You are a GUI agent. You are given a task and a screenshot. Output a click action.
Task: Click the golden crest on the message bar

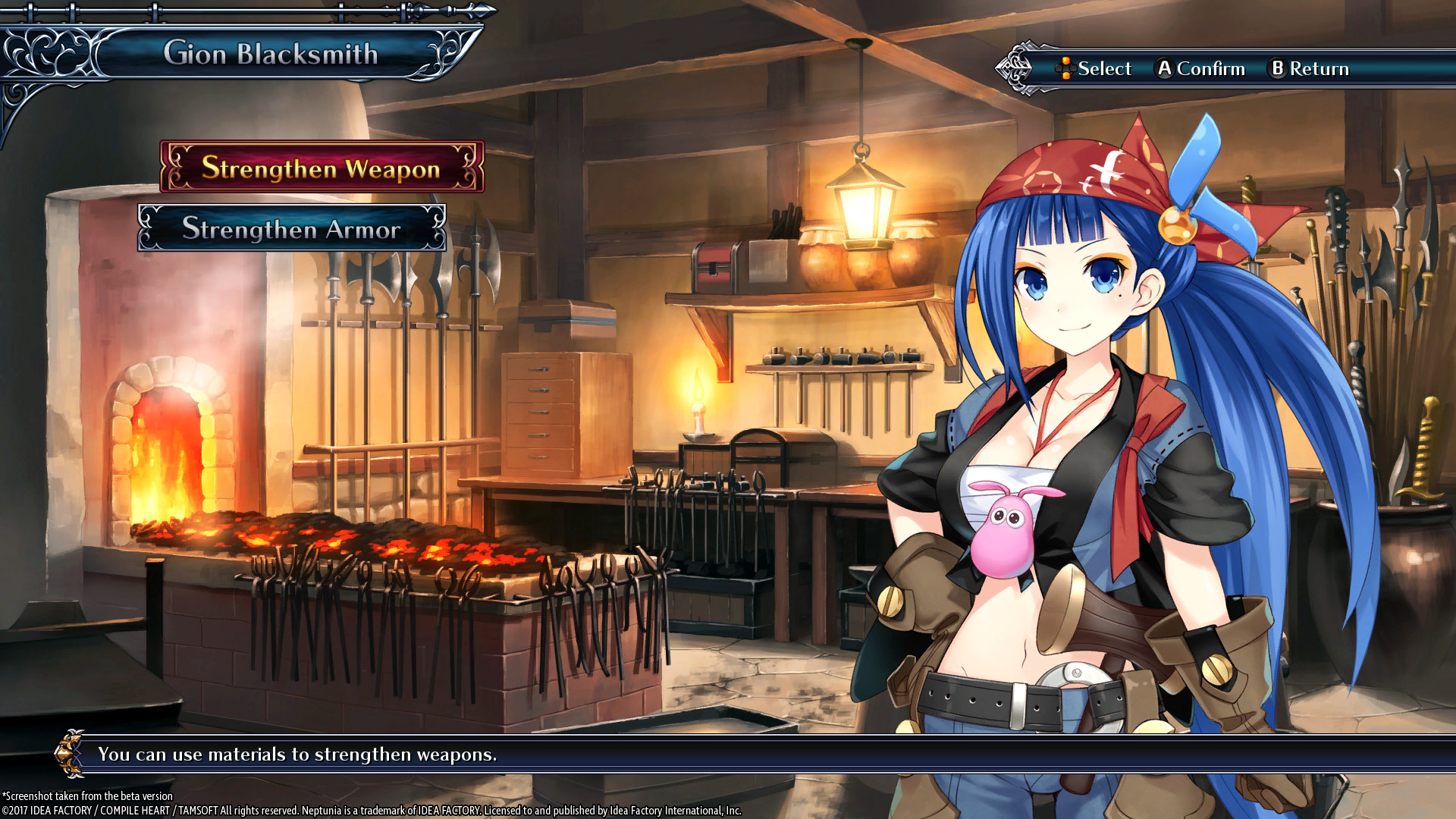pos(71,755)
